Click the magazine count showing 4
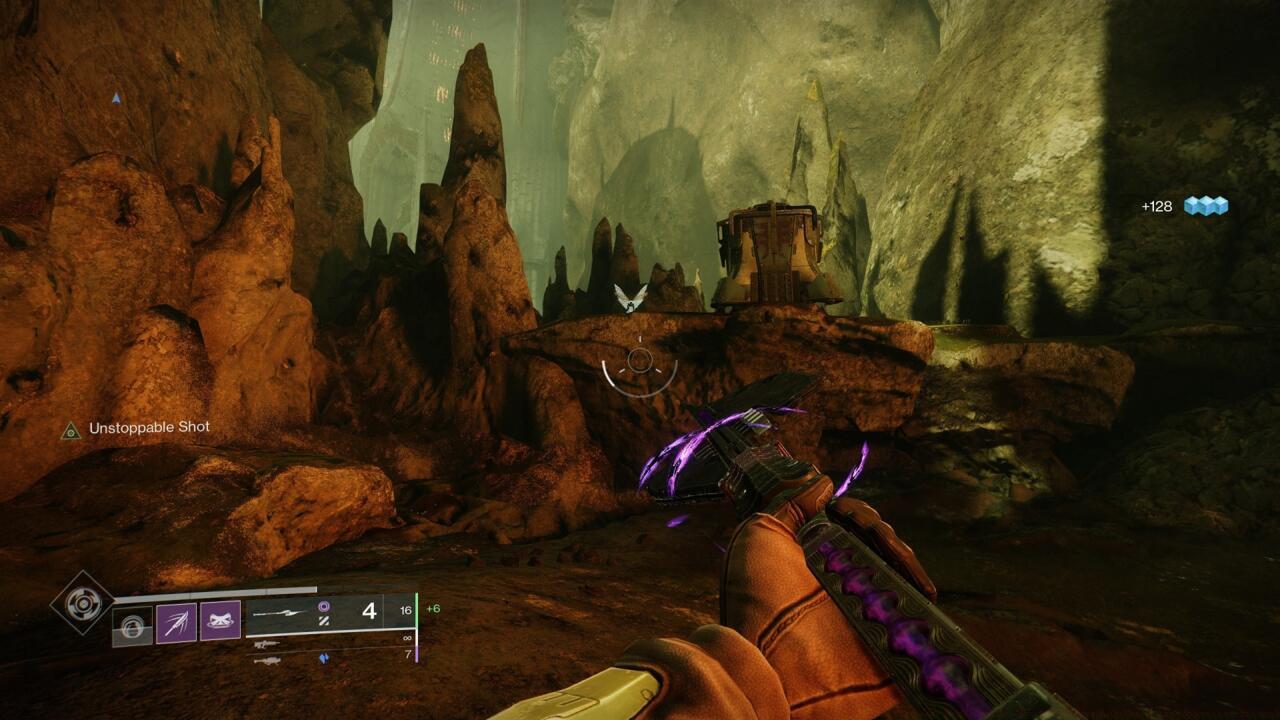The width and height of the screenshot is (1280, 720). tap(371, 612)
